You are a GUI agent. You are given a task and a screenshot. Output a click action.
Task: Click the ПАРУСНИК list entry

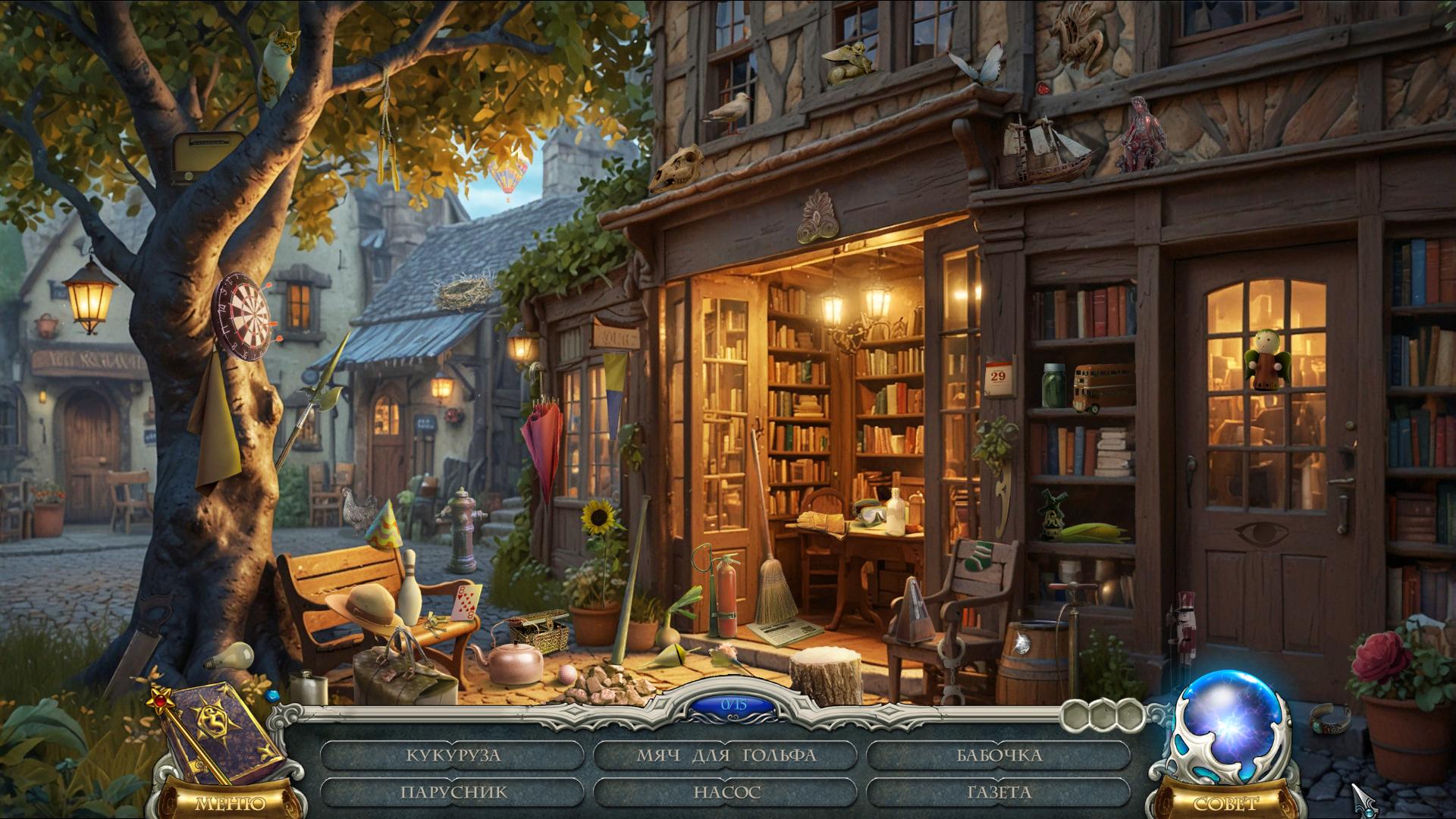pos(453,792)
